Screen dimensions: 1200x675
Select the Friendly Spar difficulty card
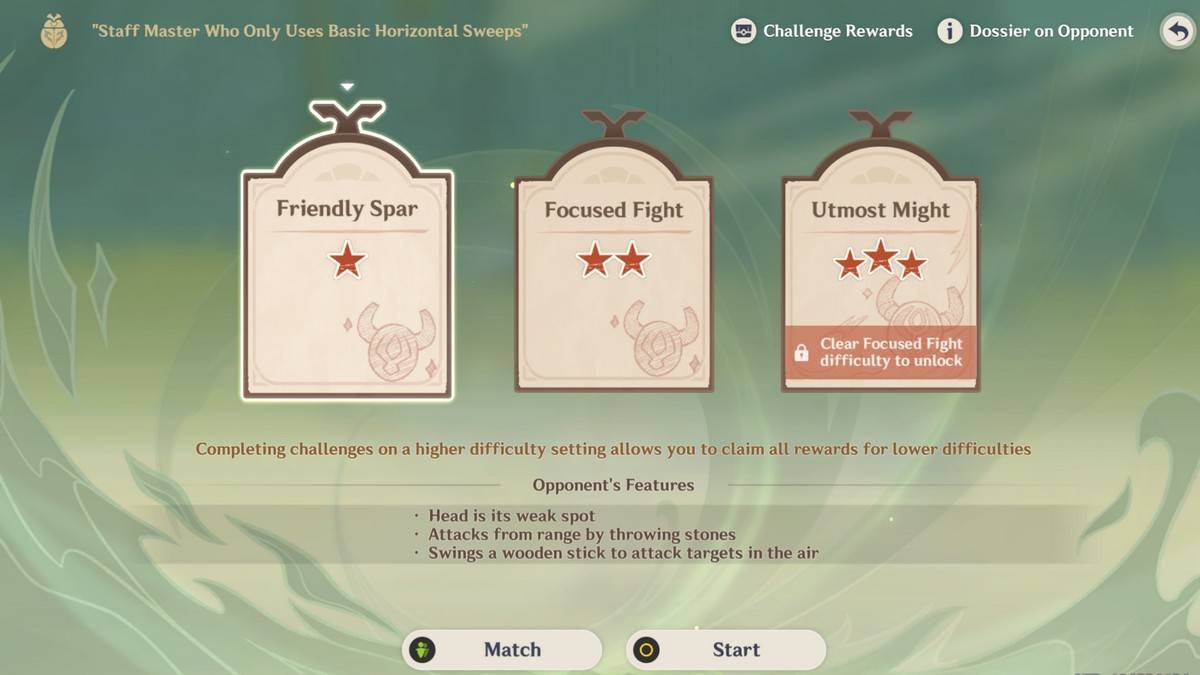pyautogui.click(x=347, y=285)
